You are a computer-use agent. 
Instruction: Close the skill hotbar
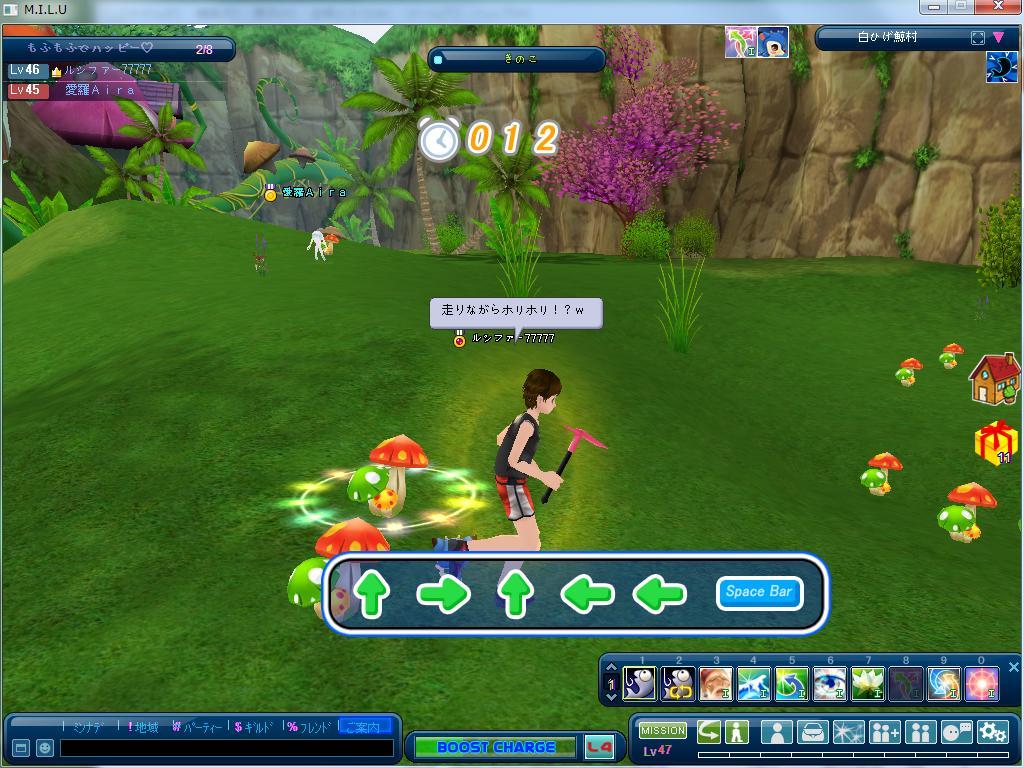click(x=1013, y=667)
